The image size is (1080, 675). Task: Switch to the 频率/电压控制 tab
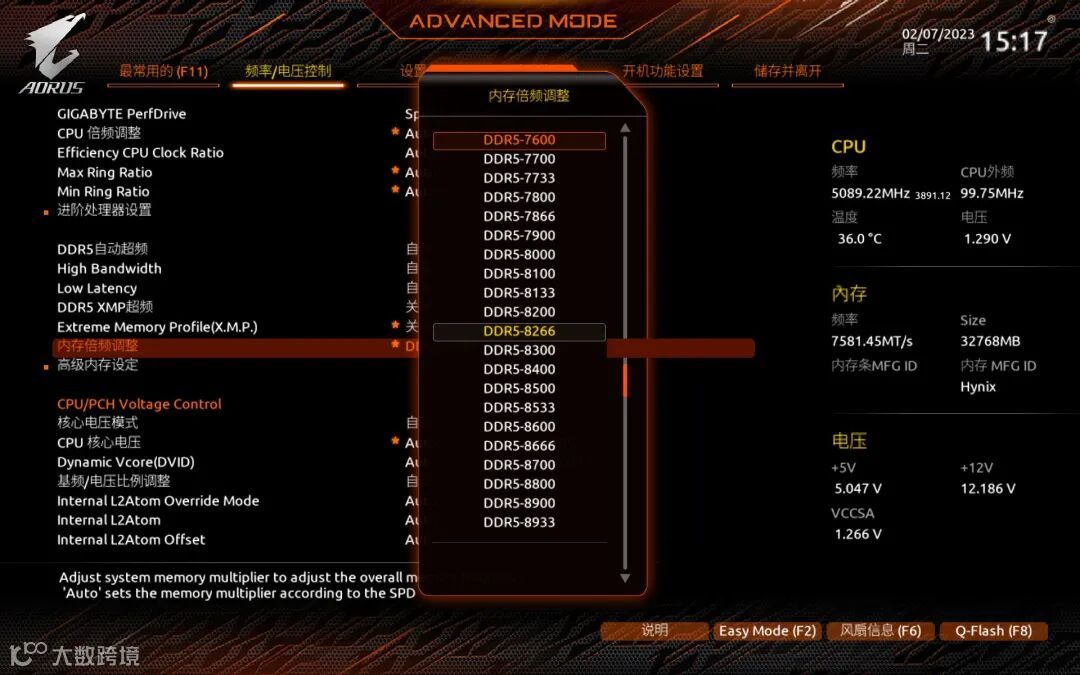288,71
